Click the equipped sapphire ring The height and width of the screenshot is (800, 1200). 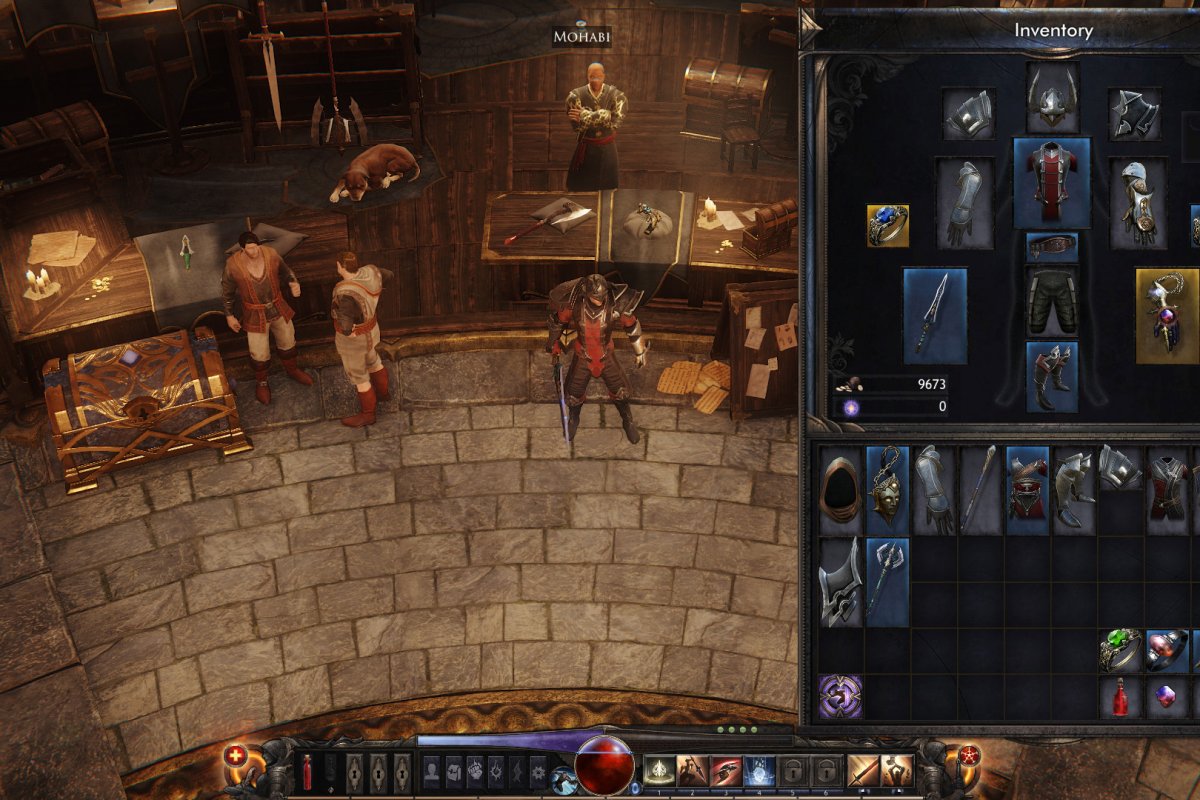887,225
